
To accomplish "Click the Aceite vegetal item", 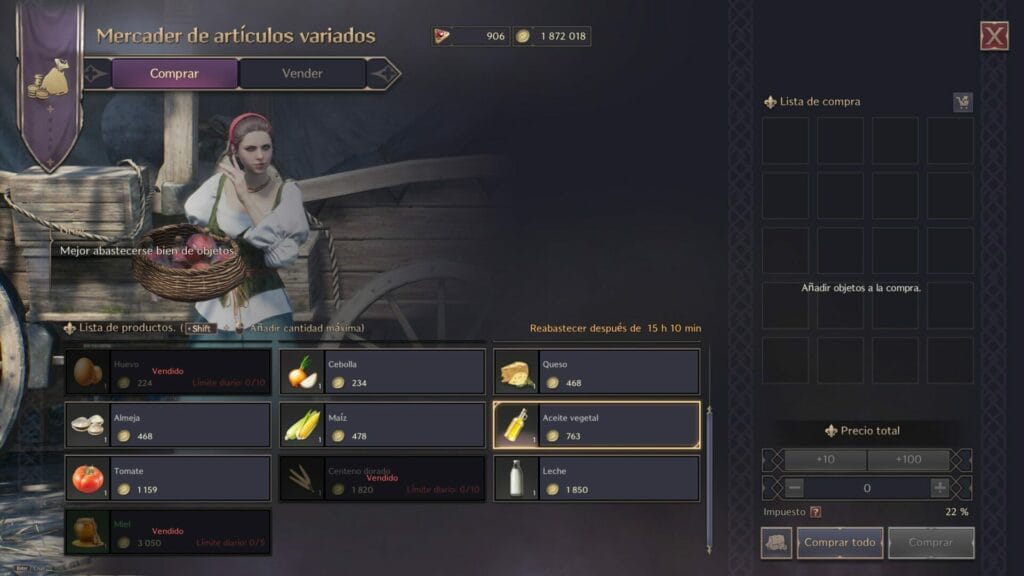I will click(596, 425).
